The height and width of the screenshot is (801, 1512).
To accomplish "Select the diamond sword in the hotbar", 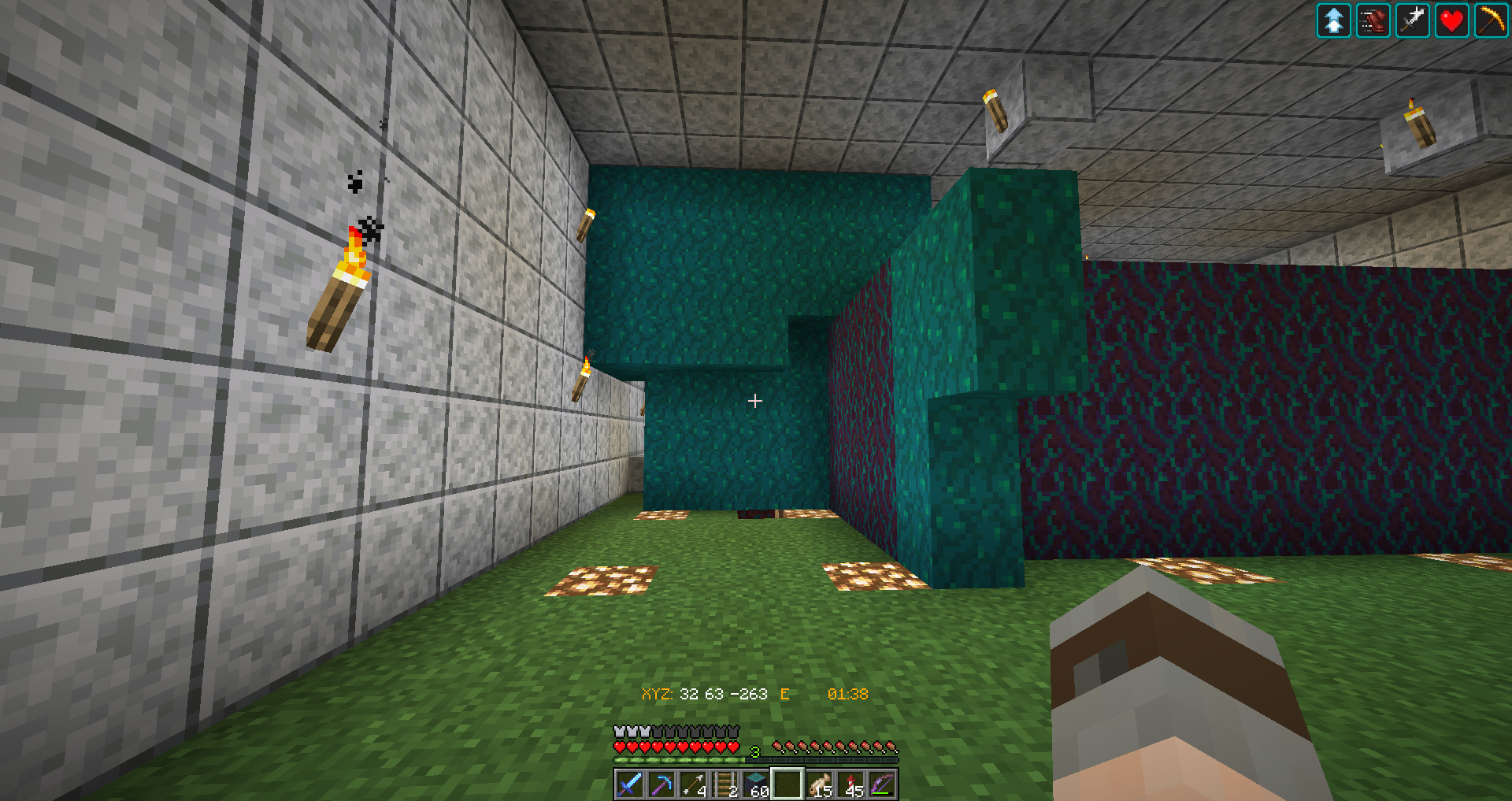I will coord(632,785).
